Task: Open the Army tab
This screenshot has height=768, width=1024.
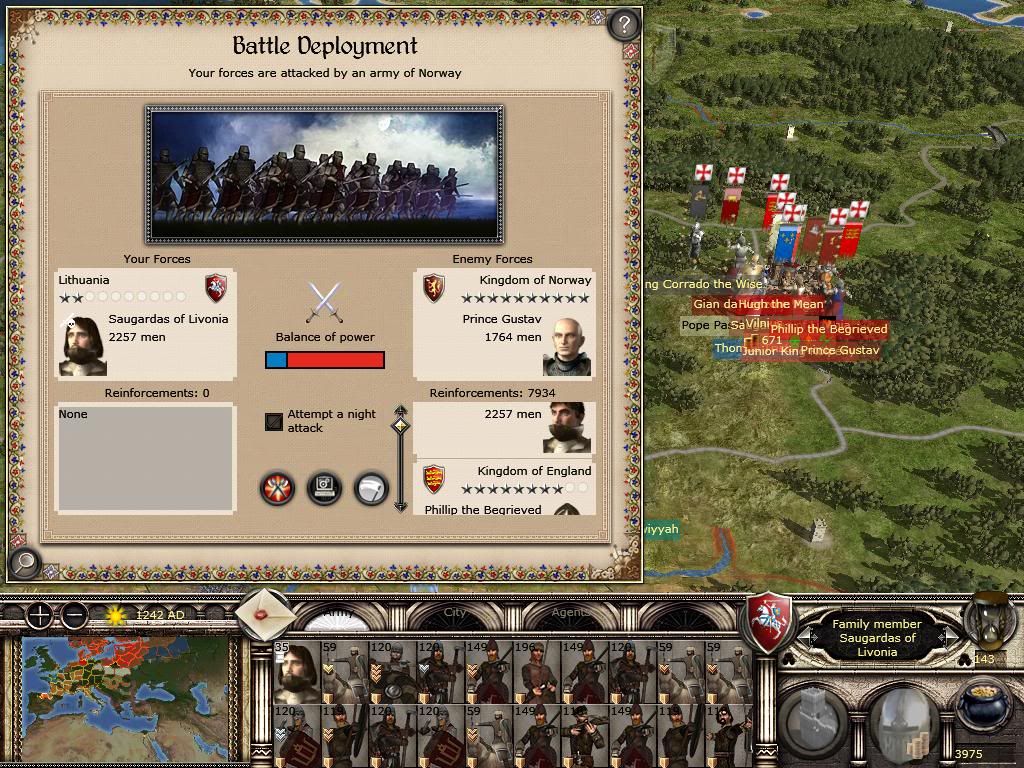Action: pyautogui.click(x=340, y=613)
